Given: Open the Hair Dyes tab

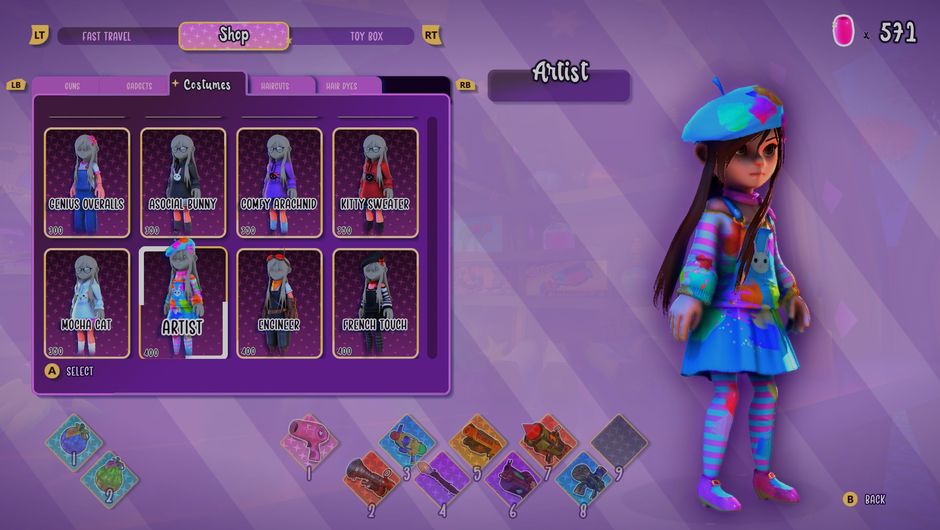Looking at the screenshot, I should tap(342, 87).
